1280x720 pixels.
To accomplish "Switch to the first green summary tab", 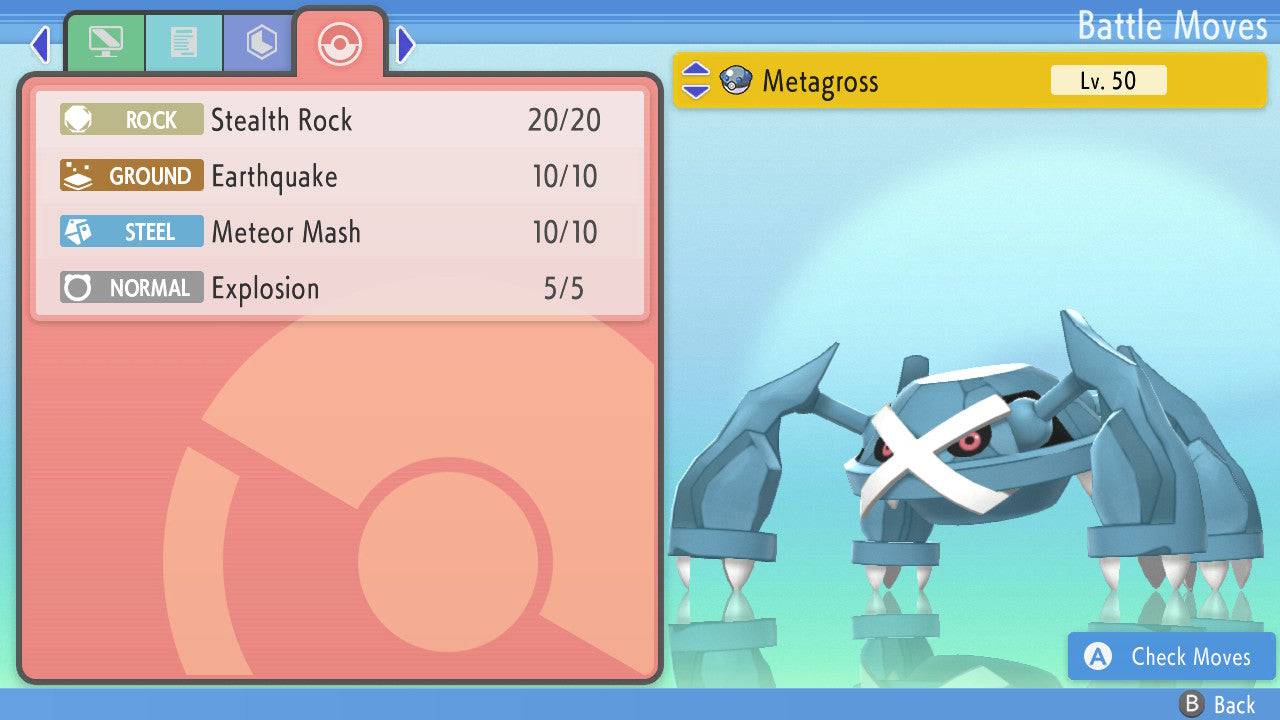I will (105, 43).
